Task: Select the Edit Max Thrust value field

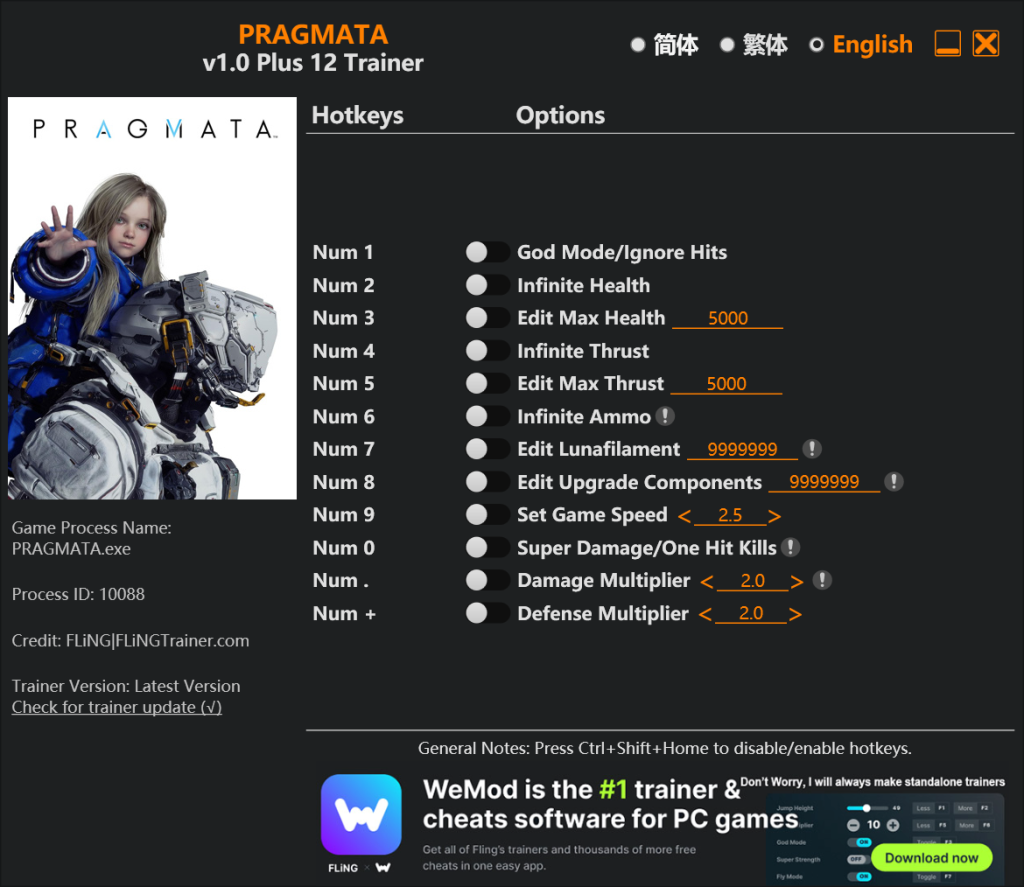Action: pos(726,384)
